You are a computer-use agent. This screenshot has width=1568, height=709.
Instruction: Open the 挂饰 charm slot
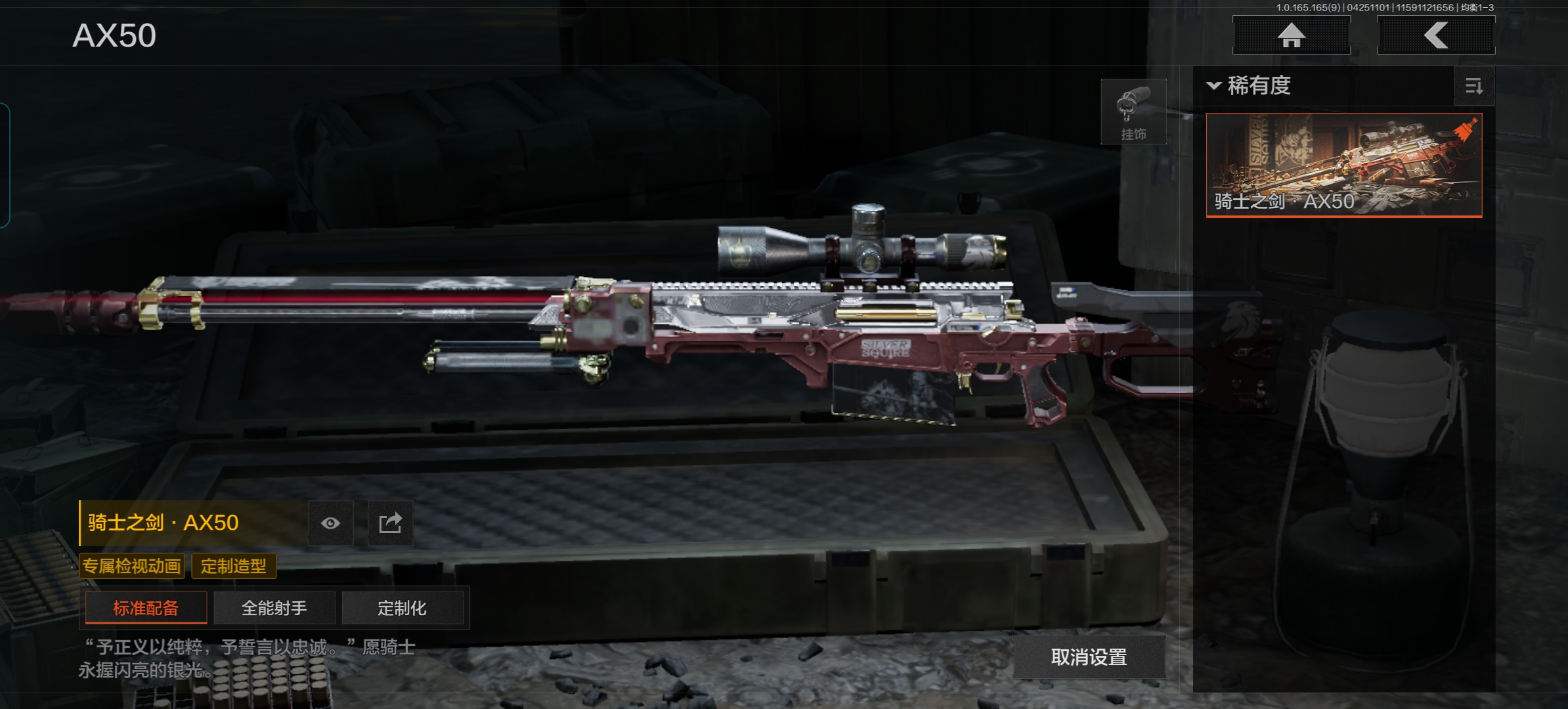pos(1133,112)
